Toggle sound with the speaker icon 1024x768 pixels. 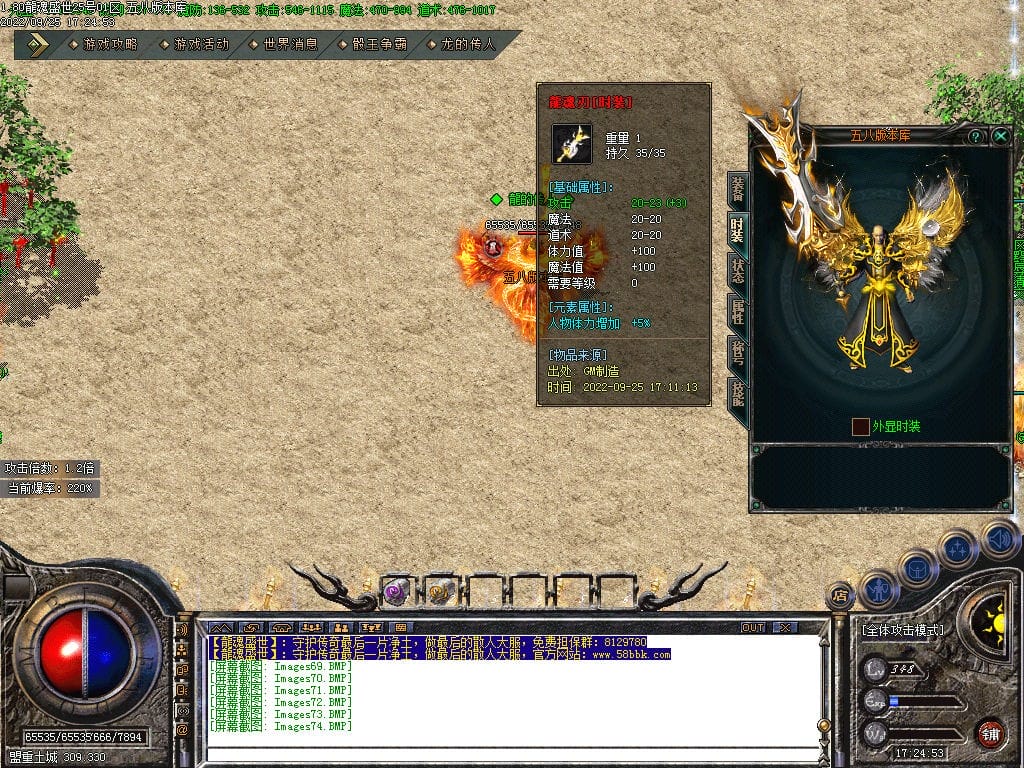pyautogui.click(x=1000, y=540)
